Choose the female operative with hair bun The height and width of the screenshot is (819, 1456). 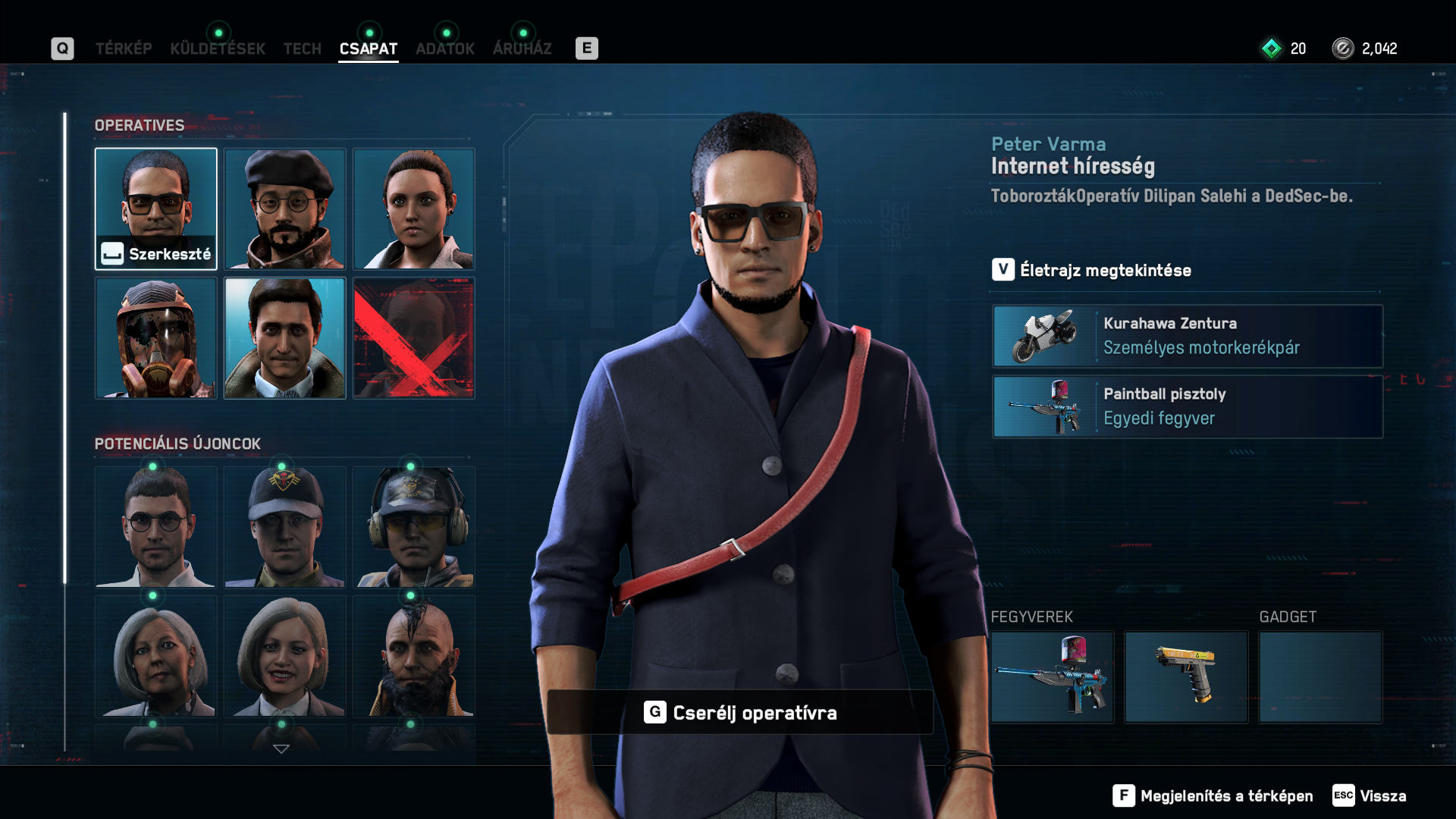pyautogui.click(x=414, y=209)
